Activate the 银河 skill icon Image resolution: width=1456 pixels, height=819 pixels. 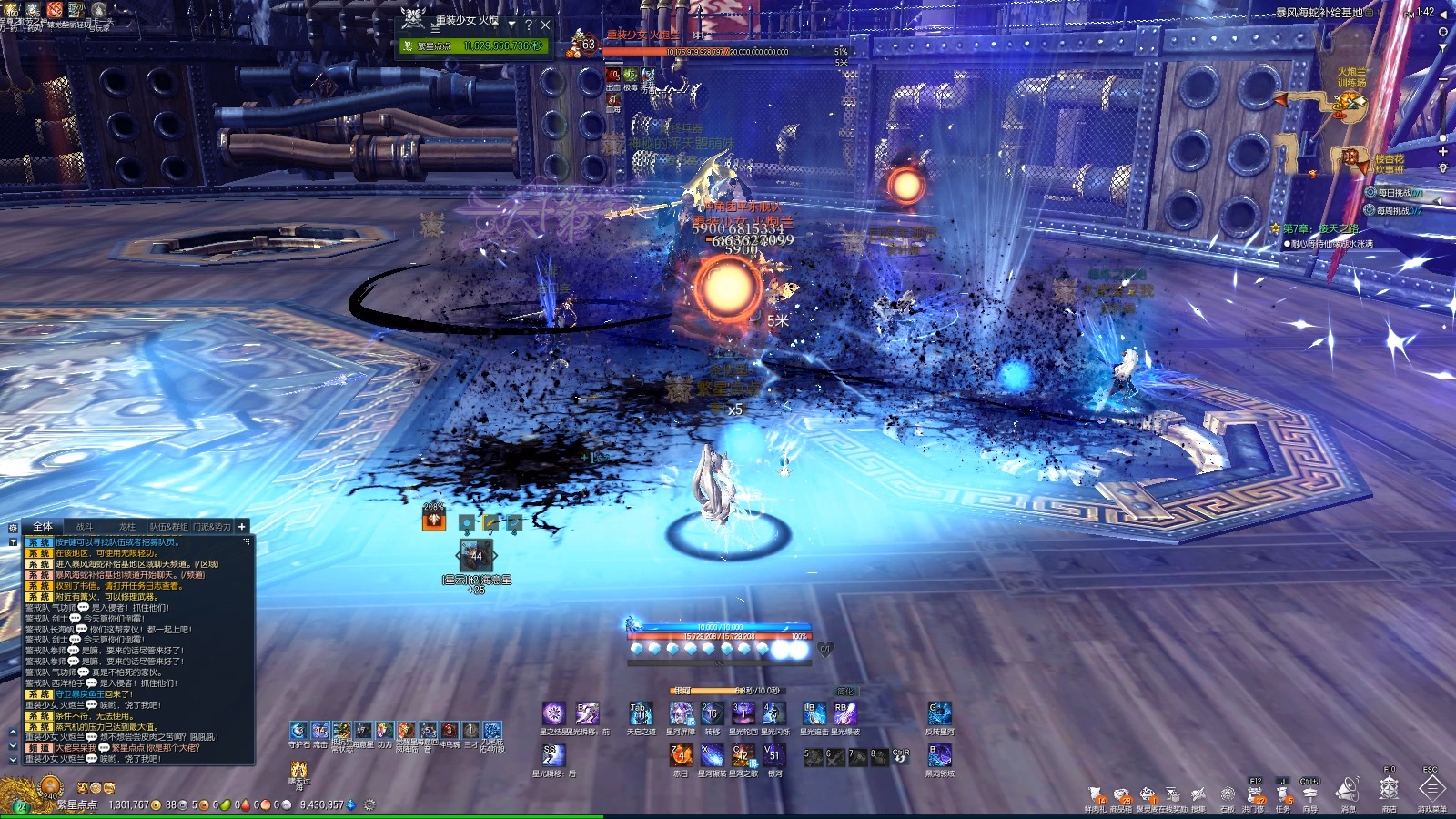coord(774,755)
